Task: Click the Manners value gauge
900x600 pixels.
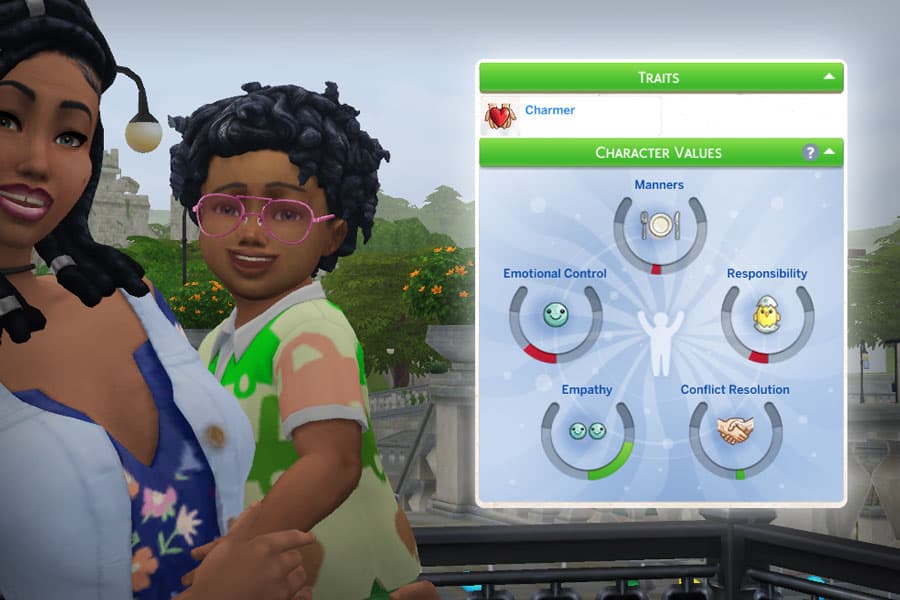Action: [x=659, y=227]
